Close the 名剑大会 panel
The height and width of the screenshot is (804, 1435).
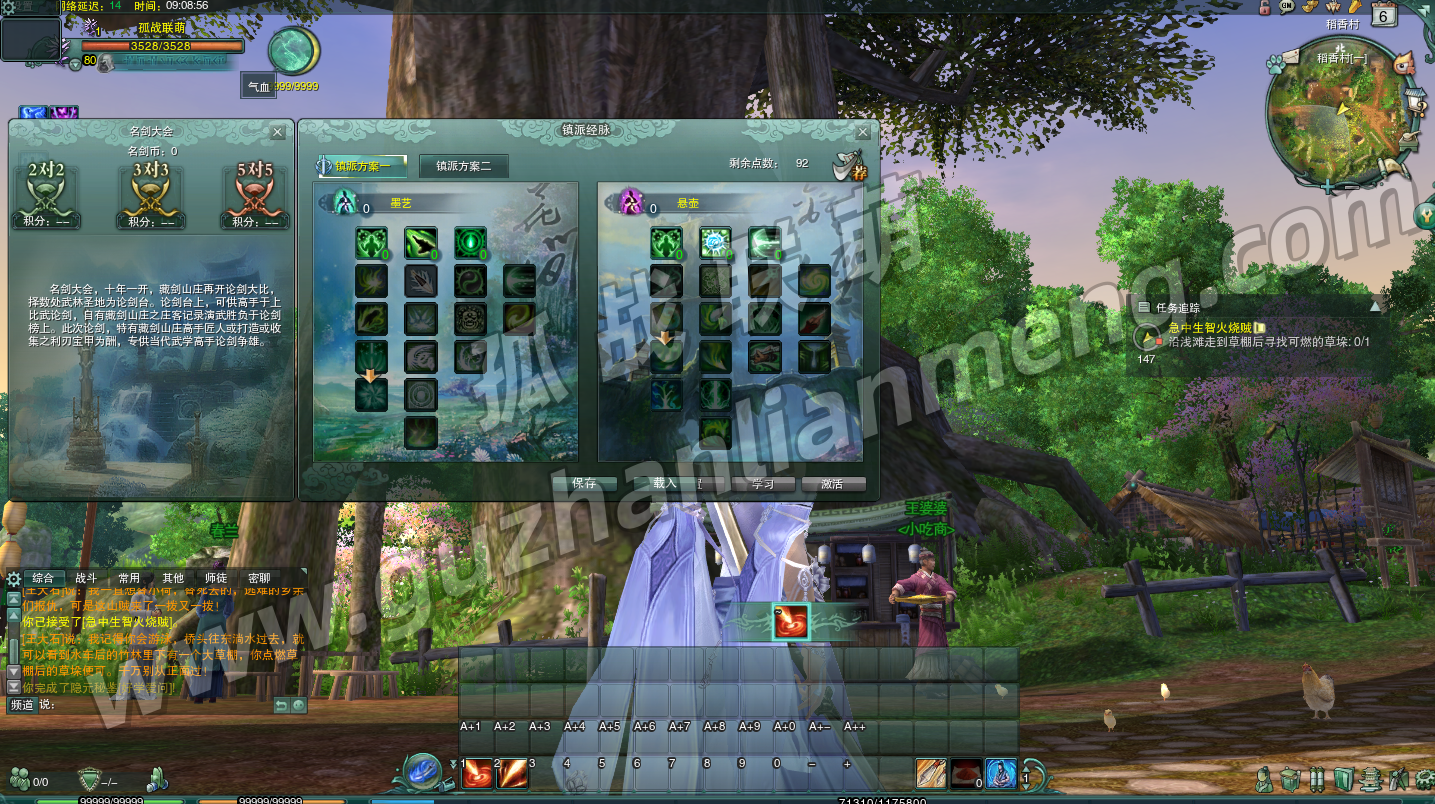(x=278, y=132)
